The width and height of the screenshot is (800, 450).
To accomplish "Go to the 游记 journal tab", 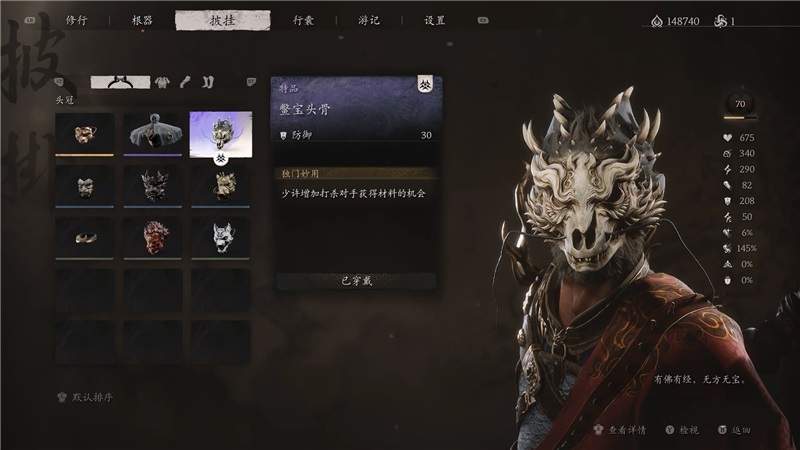I will [368, 20].
